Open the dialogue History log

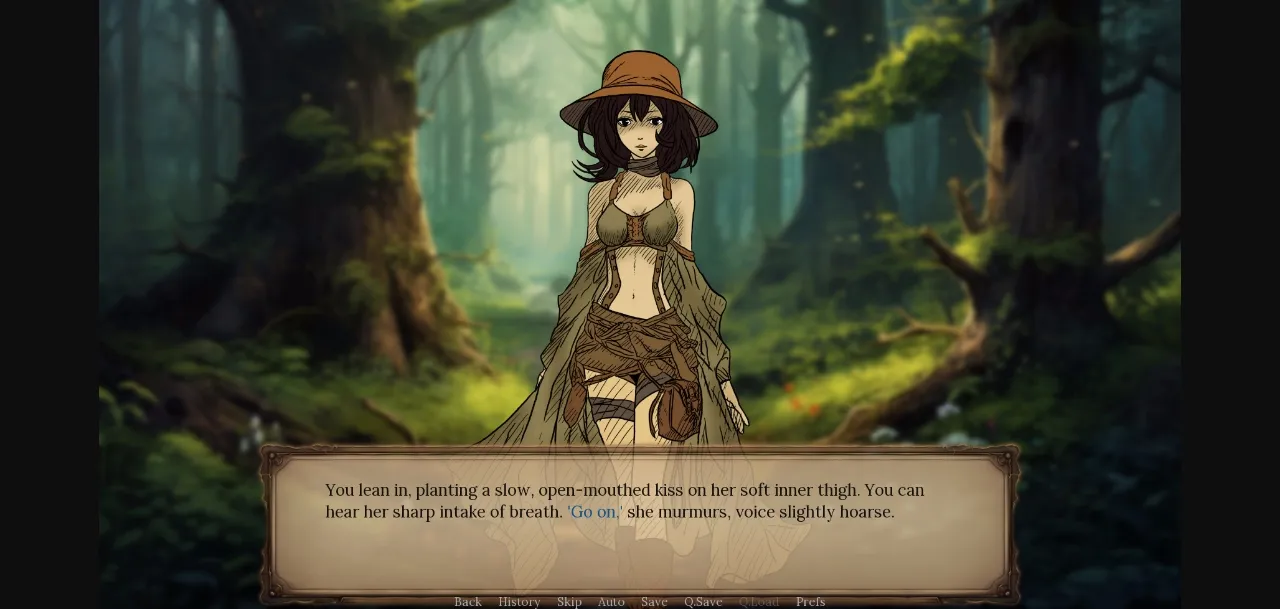519,601
